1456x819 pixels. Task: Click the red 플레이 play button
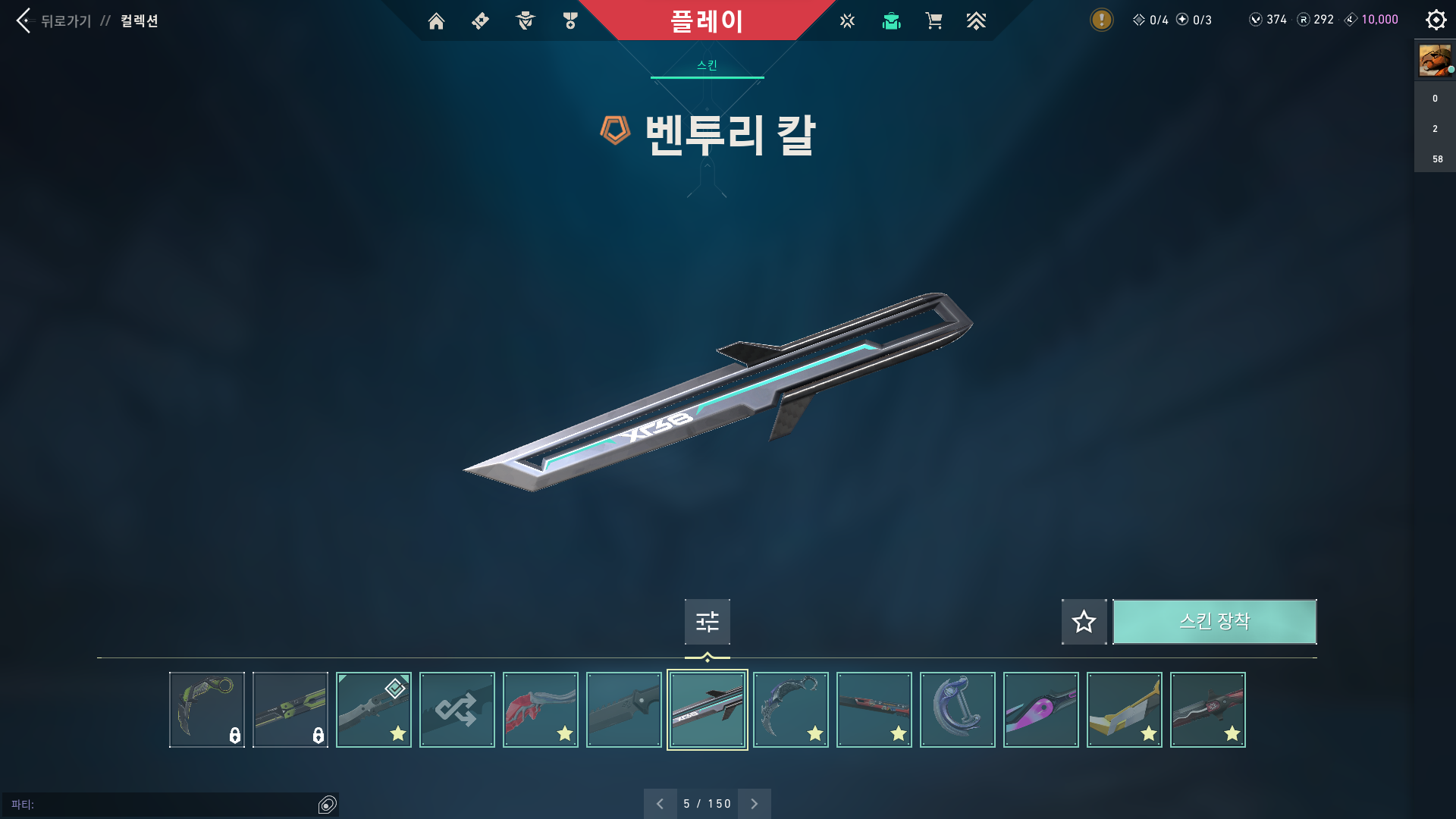click(706, 20)
